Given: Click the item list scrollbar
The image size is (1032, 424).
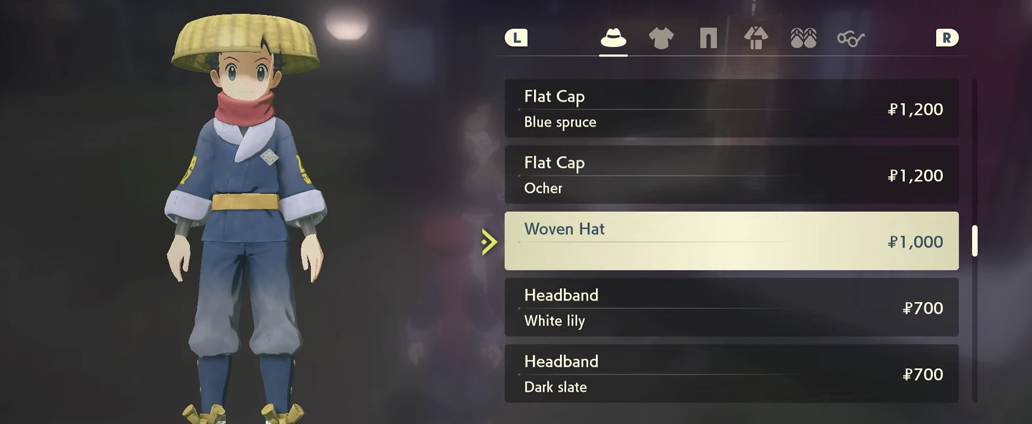Looking at the screenshot, I should pyautogui.click(x=975, y=241).
